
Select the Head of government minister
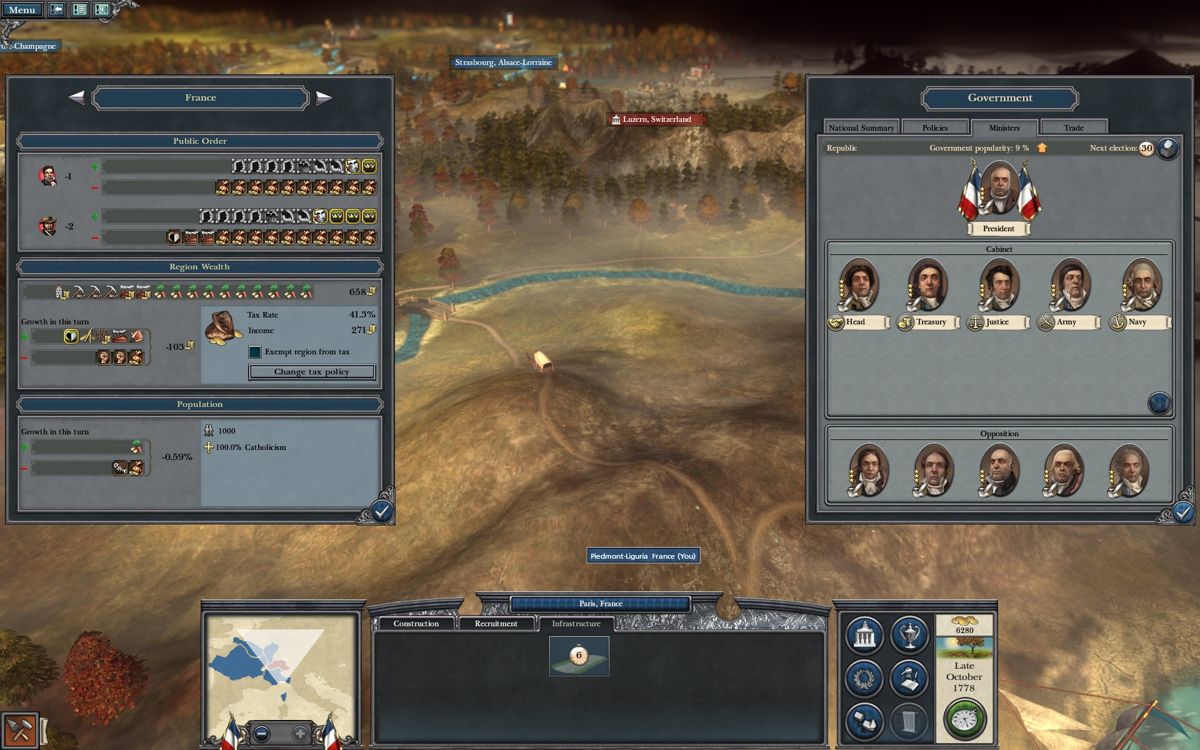click(858, 285)
